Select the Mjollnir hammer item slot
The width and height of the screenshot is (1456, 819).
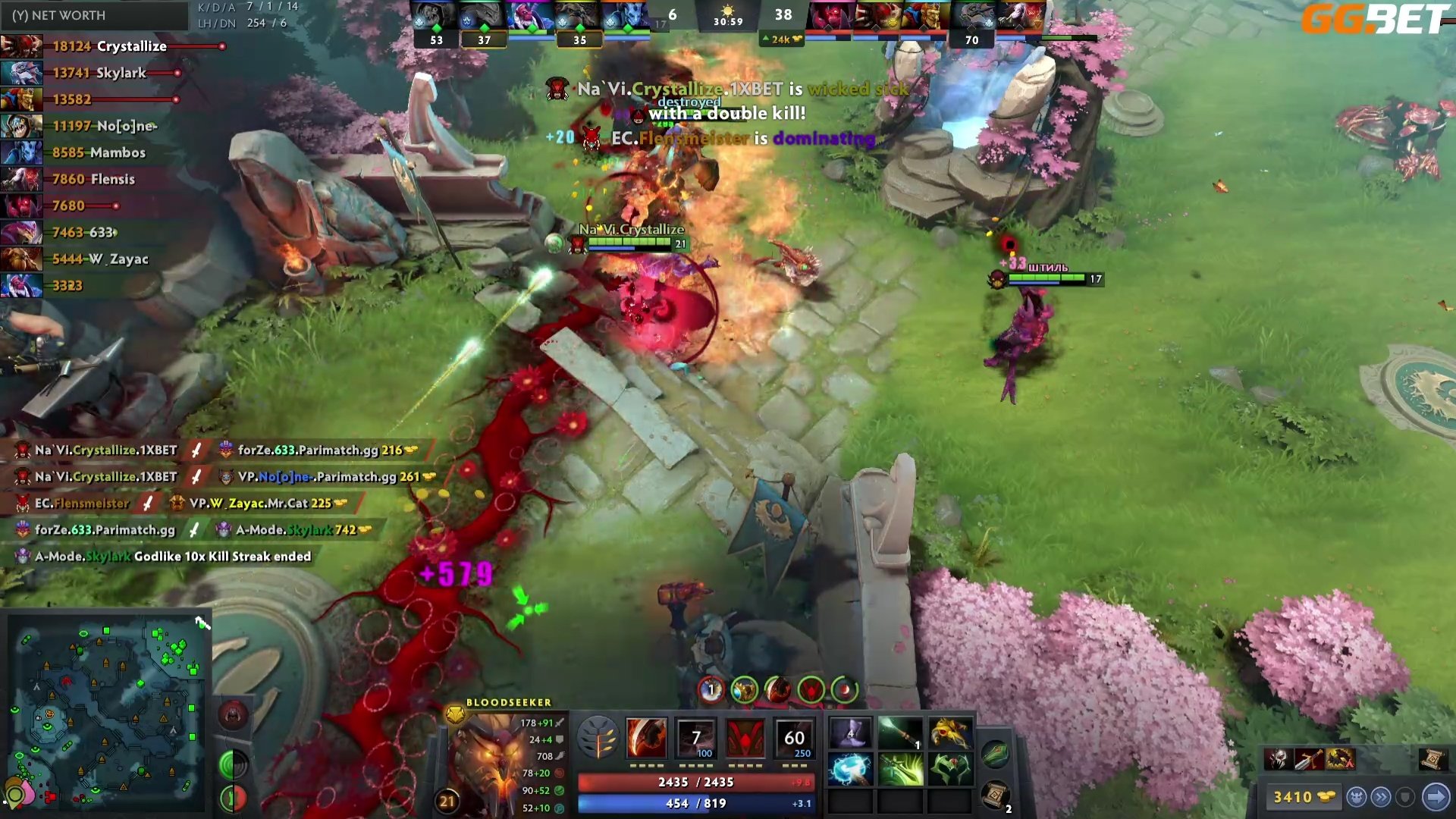851,769
